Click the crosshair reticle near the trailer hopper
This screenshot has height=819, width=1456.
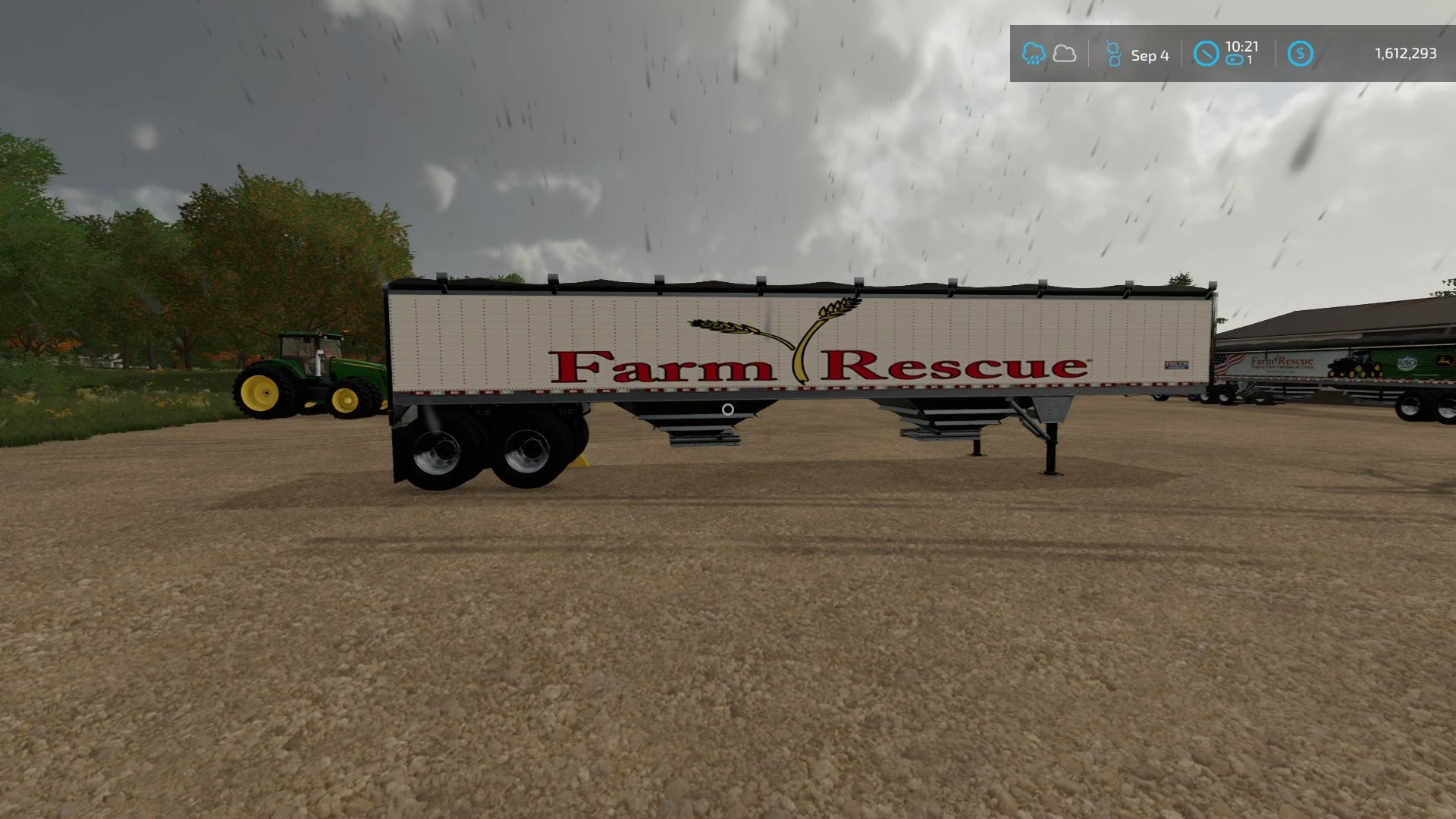[x=727, y=410]
